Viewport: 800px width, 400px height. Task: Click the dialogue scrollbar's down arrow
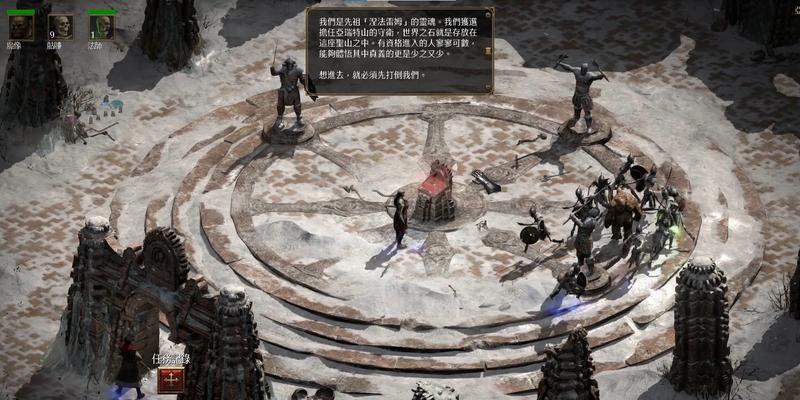[x=487, y=87]
